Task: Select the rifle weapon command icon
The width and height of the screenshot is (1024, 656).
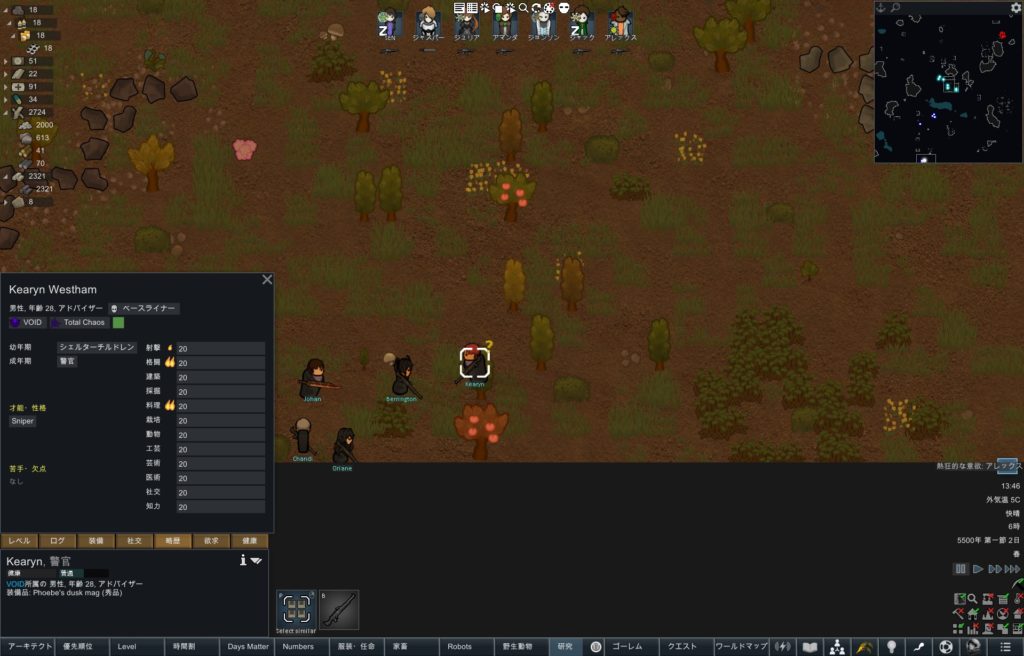Action: point(339,609)
